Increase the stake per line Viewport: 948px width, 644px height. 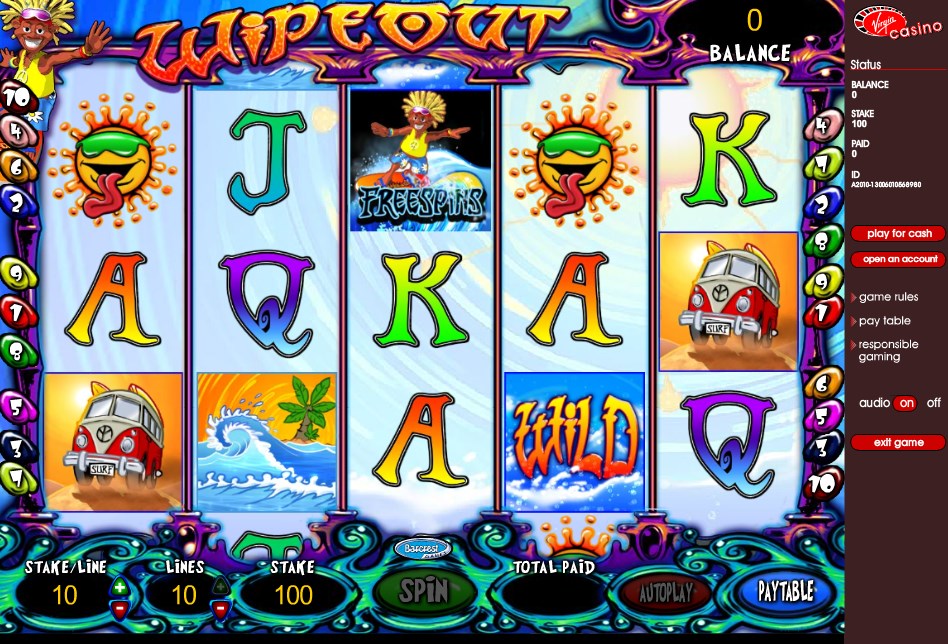click(120, 586)
